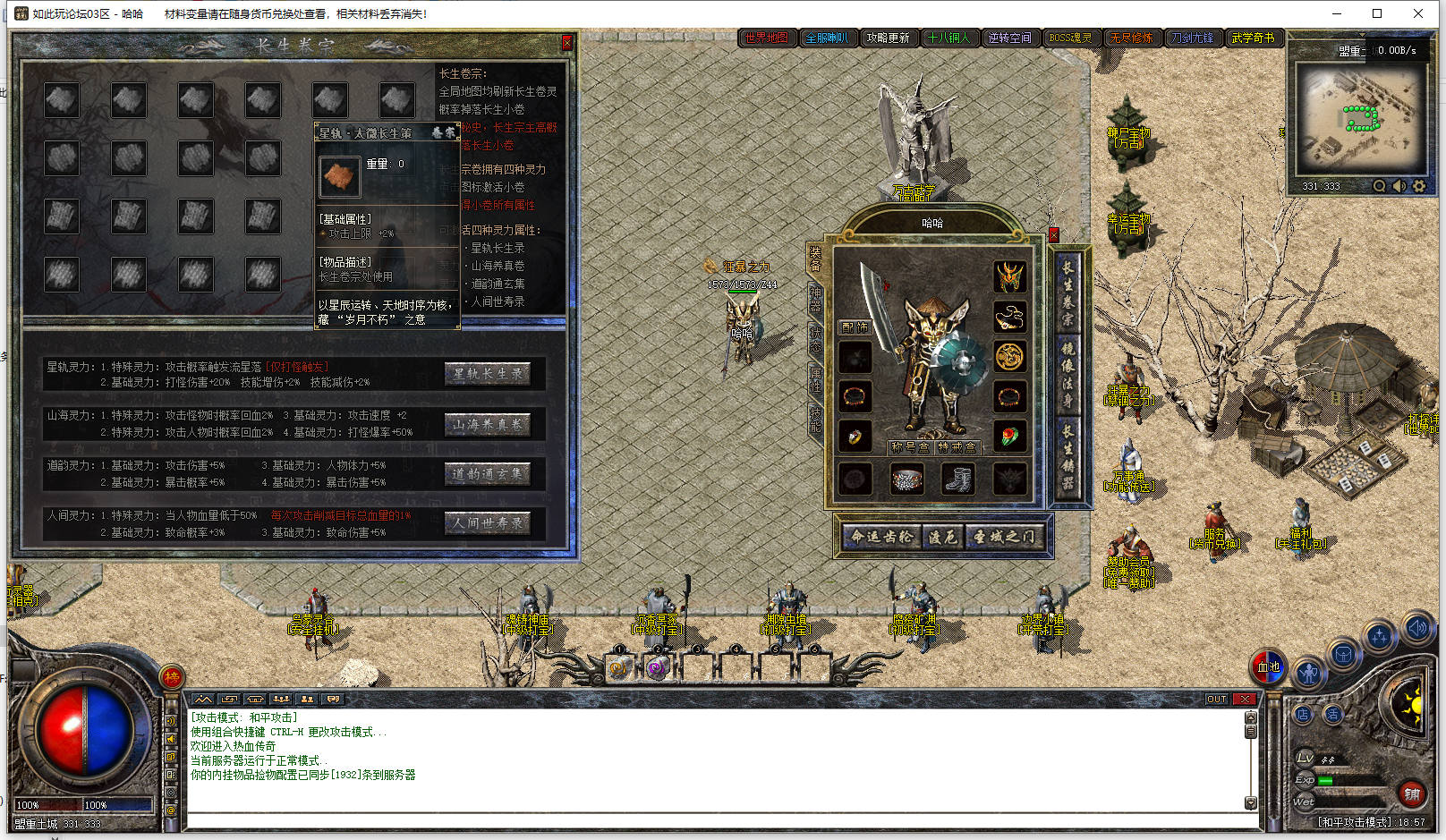Click the 命运齿轮 button
Screen dimensions: 1446x840
[x=881, y=537]
